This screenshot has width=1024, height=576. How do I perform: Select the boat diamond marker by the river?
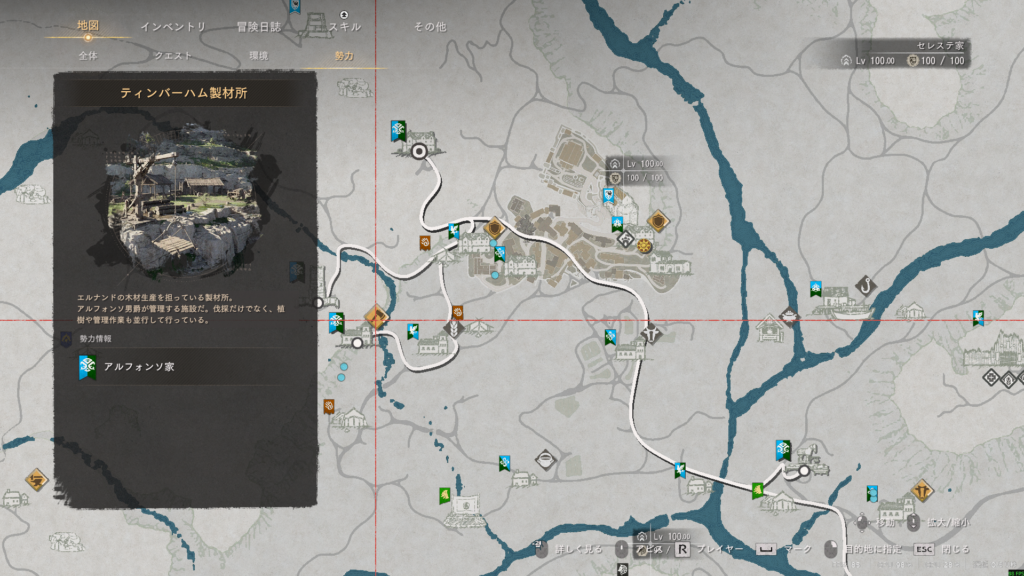tap(545, 460)
